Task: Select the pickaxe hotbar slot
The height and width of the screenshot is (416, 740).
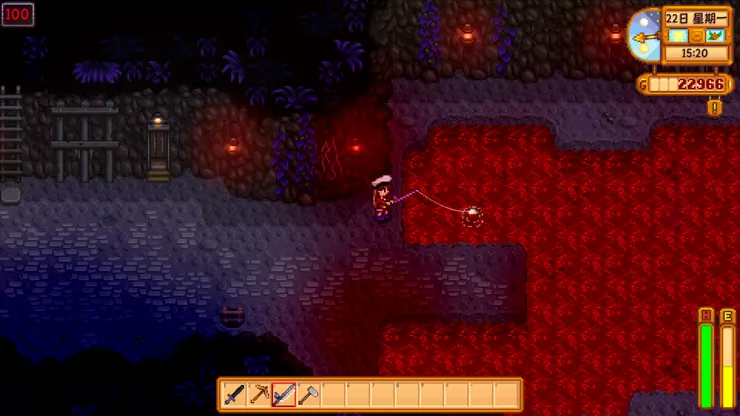Action: [x=259, y=395]
